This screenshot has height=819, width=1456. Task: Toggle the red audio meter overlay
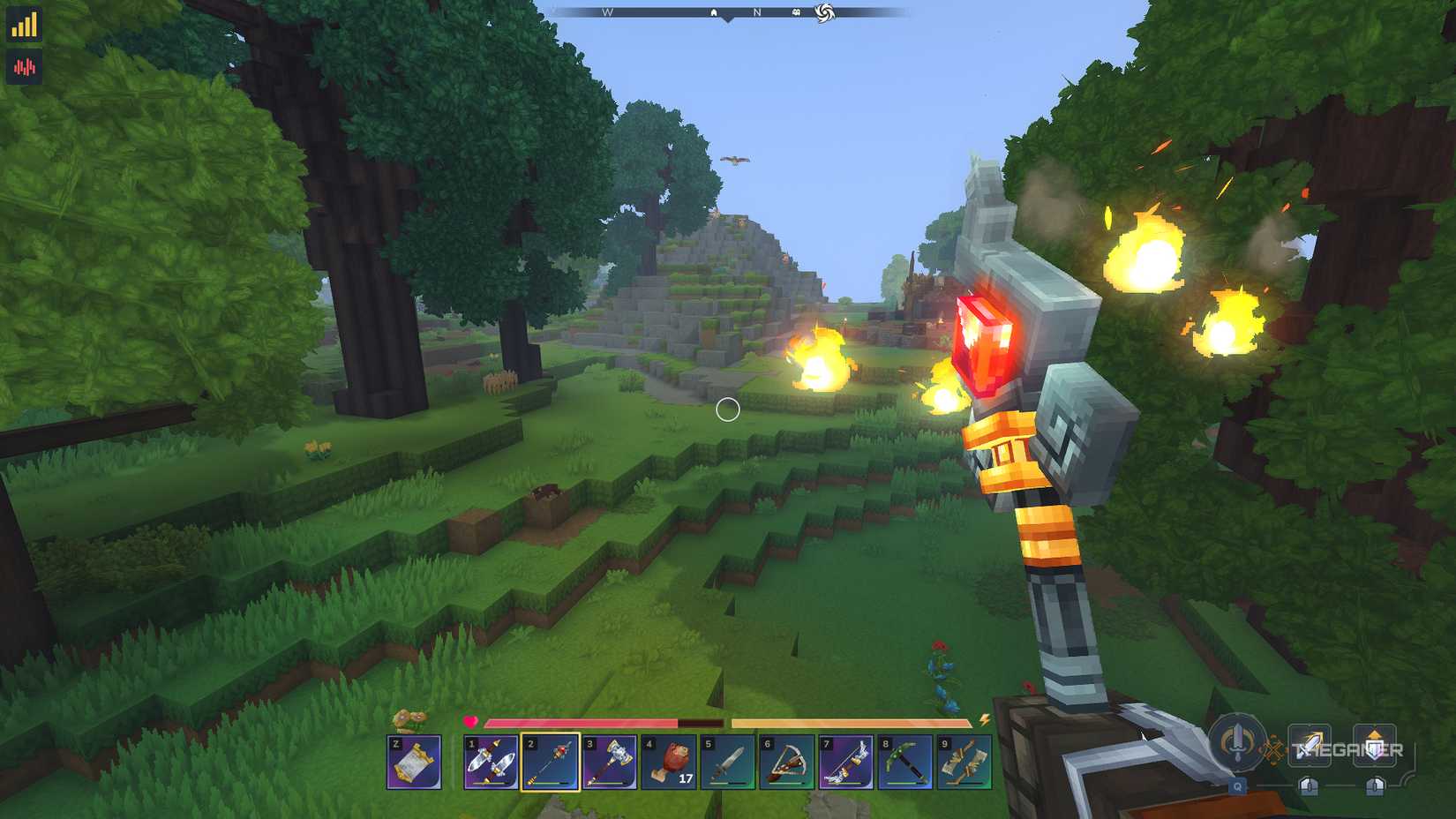pyautogui.click(x=26, y=65)
